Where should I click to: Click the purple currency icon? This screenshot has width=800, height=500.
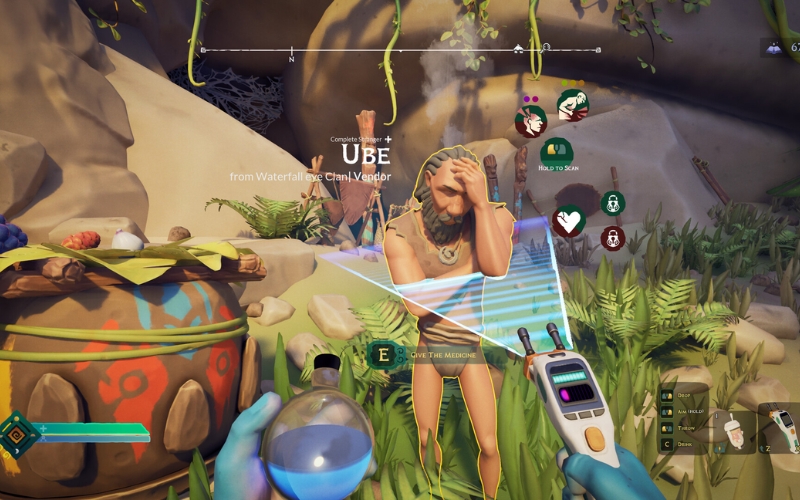tap(773, 46)
